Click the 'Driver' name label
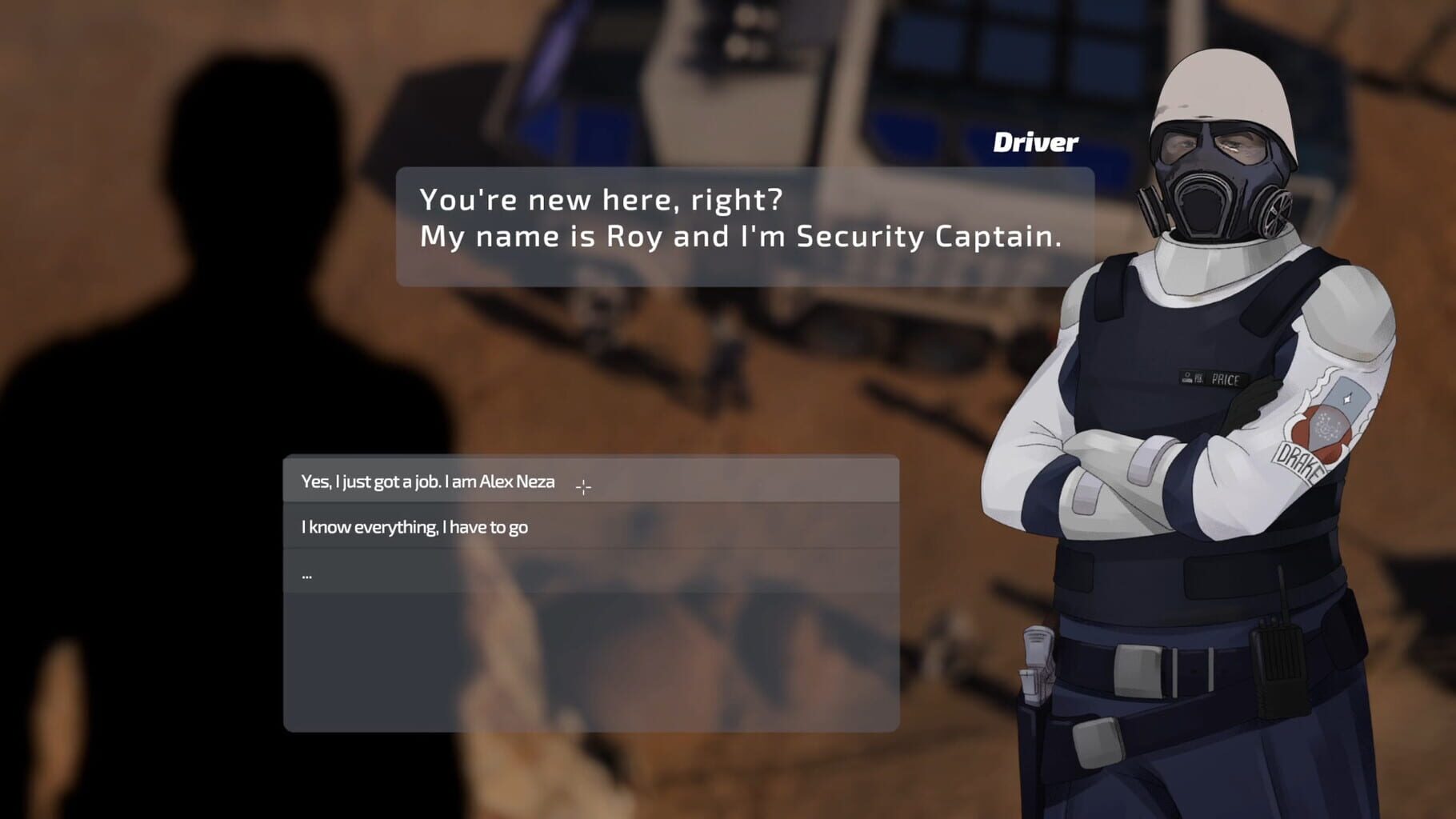This screenshot has width=1456, height=819. (x=1035, y=142)
